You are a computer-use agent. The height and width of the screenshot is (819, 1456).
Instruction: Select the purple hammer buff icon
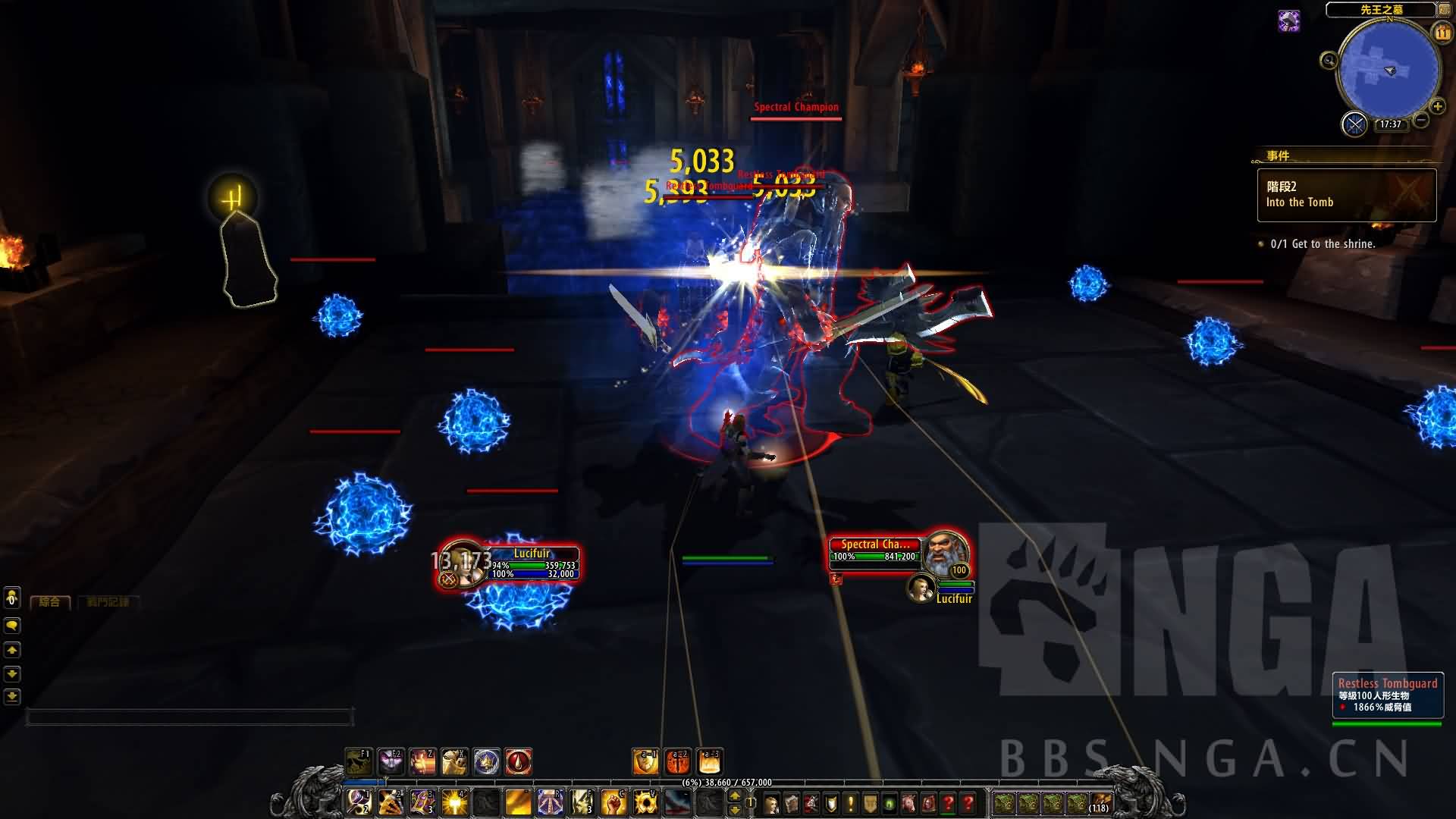pos(1288,20)
